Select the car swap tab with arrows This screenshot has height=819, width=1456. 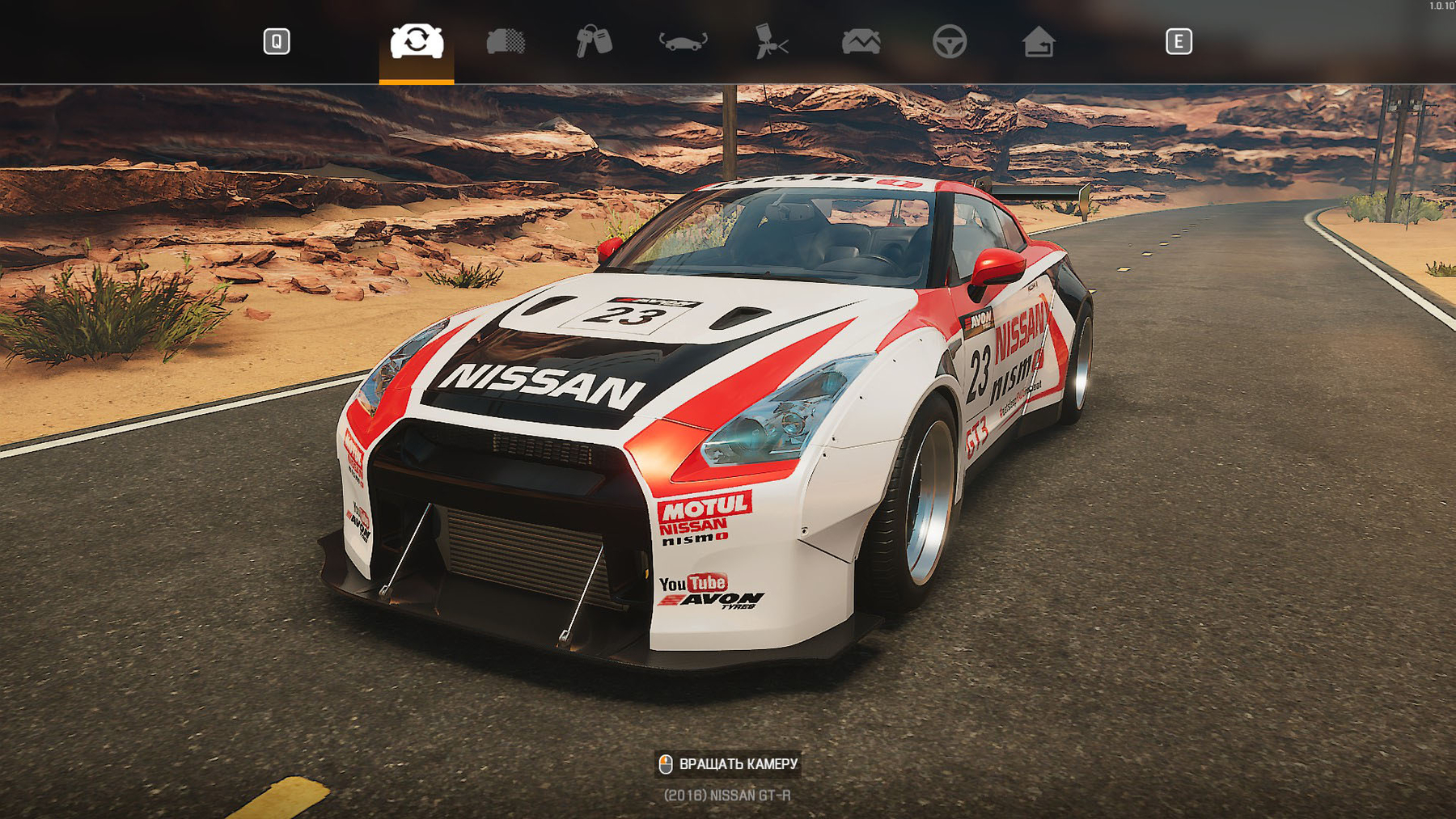point(417,41)
